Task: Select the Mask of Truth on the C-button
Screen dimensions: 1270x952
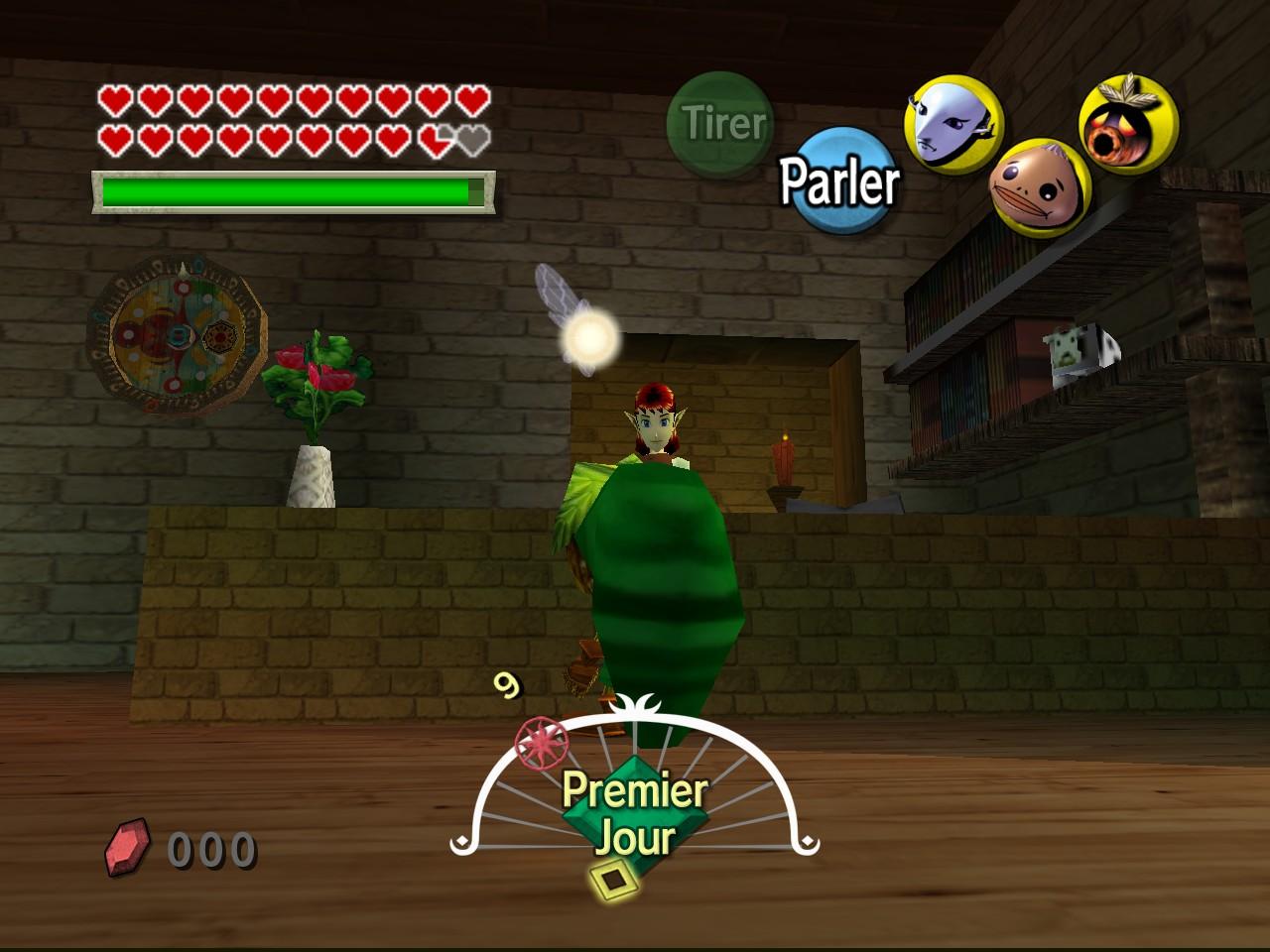Action: pos(948,119)
